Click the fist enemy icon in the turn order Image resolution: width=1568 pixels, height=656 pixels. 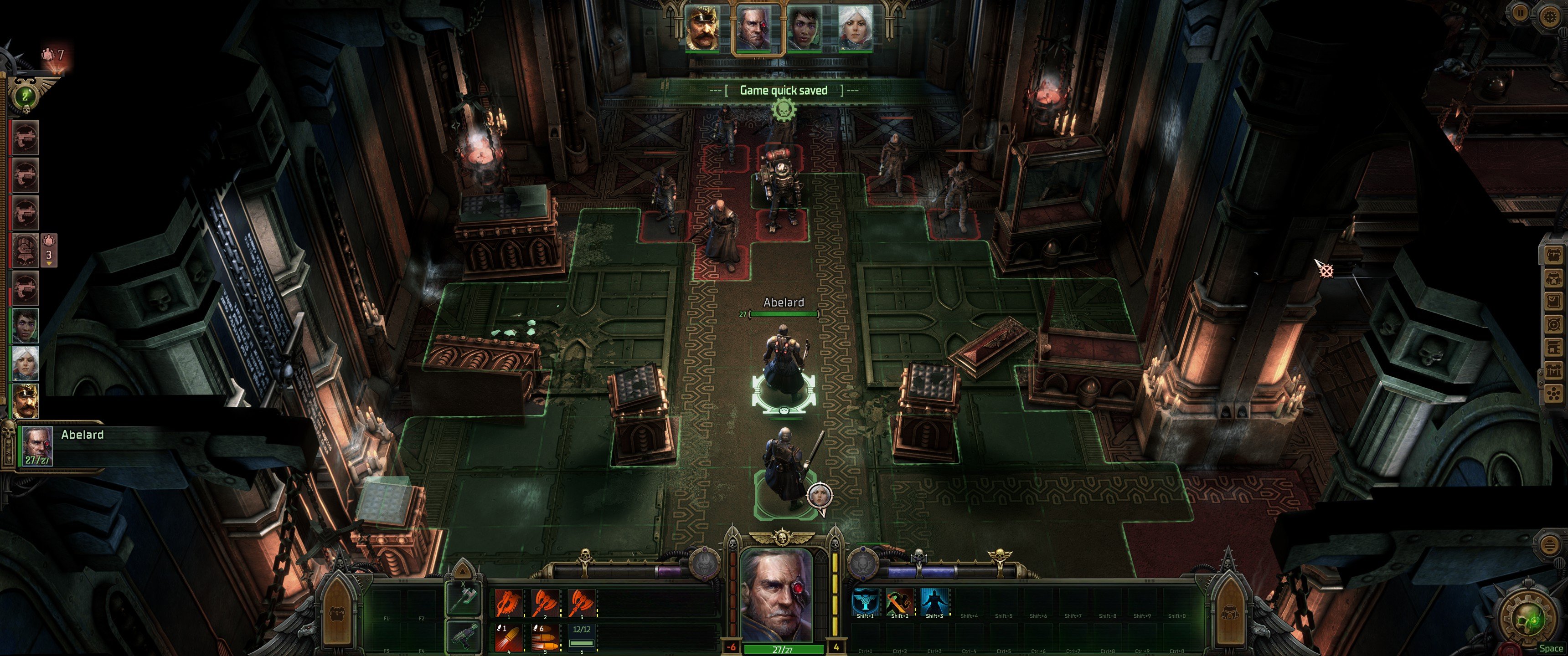coord(26,250)
